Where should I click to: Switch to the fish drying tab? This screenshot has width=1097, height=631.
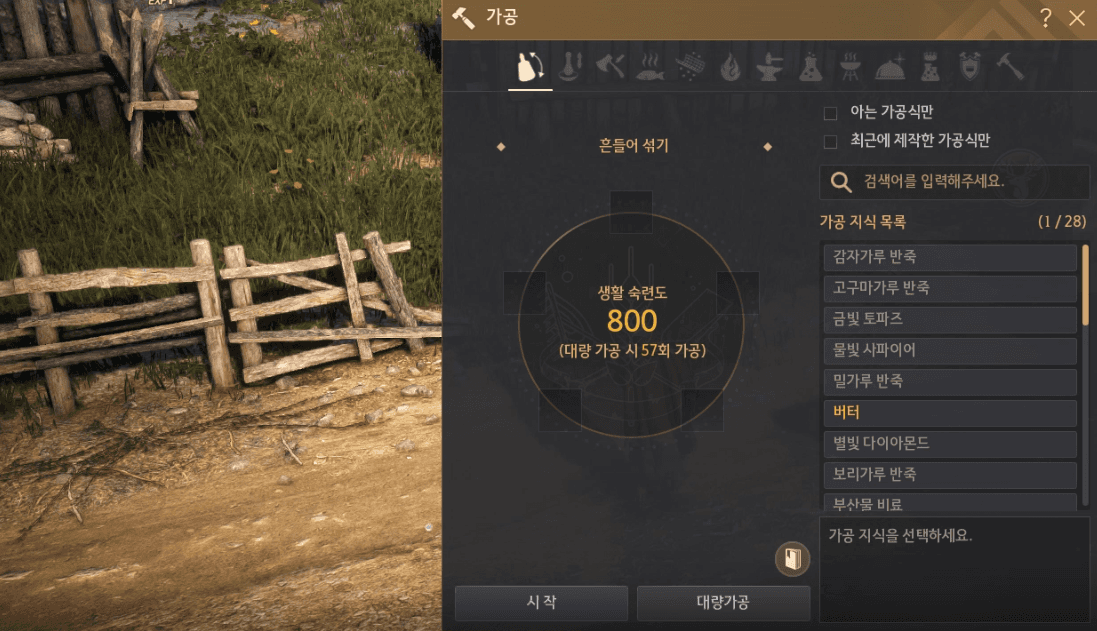[x=649, y=67]
